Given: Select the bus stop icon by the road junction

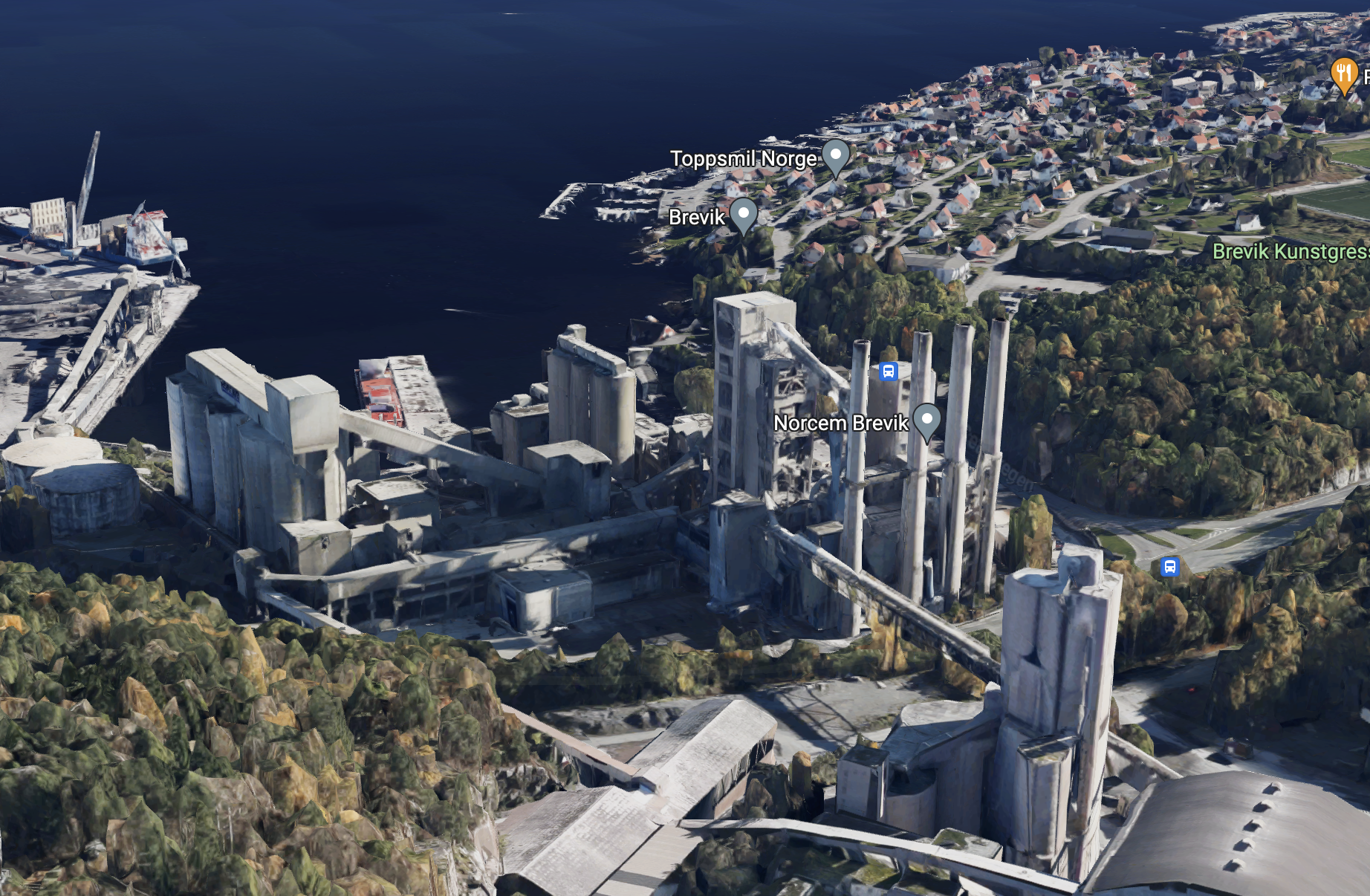Looking at the screenshot, I should [1169, 567].
